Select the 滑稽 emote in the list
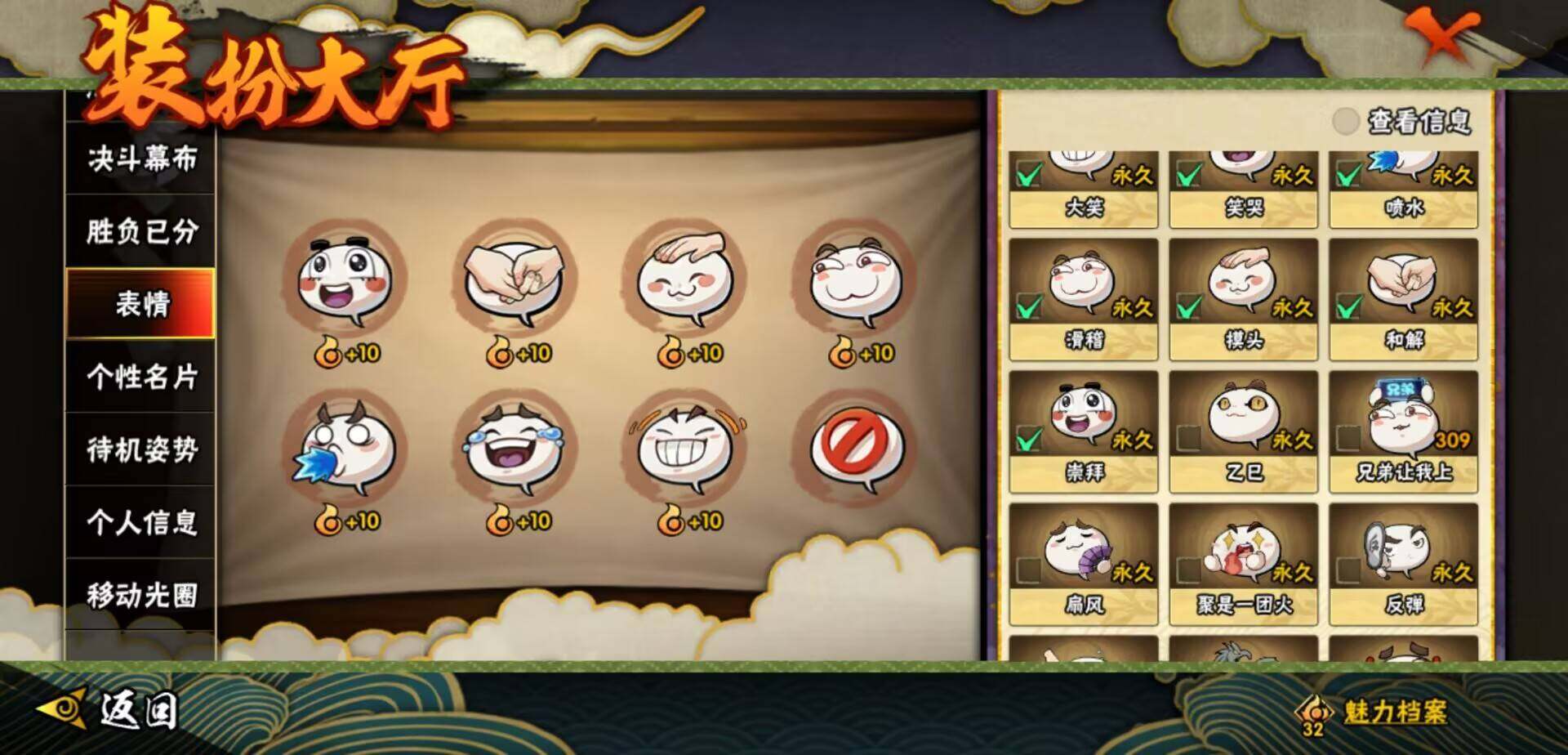Screen dimensions: 1568x755 tap(1083, 299)
